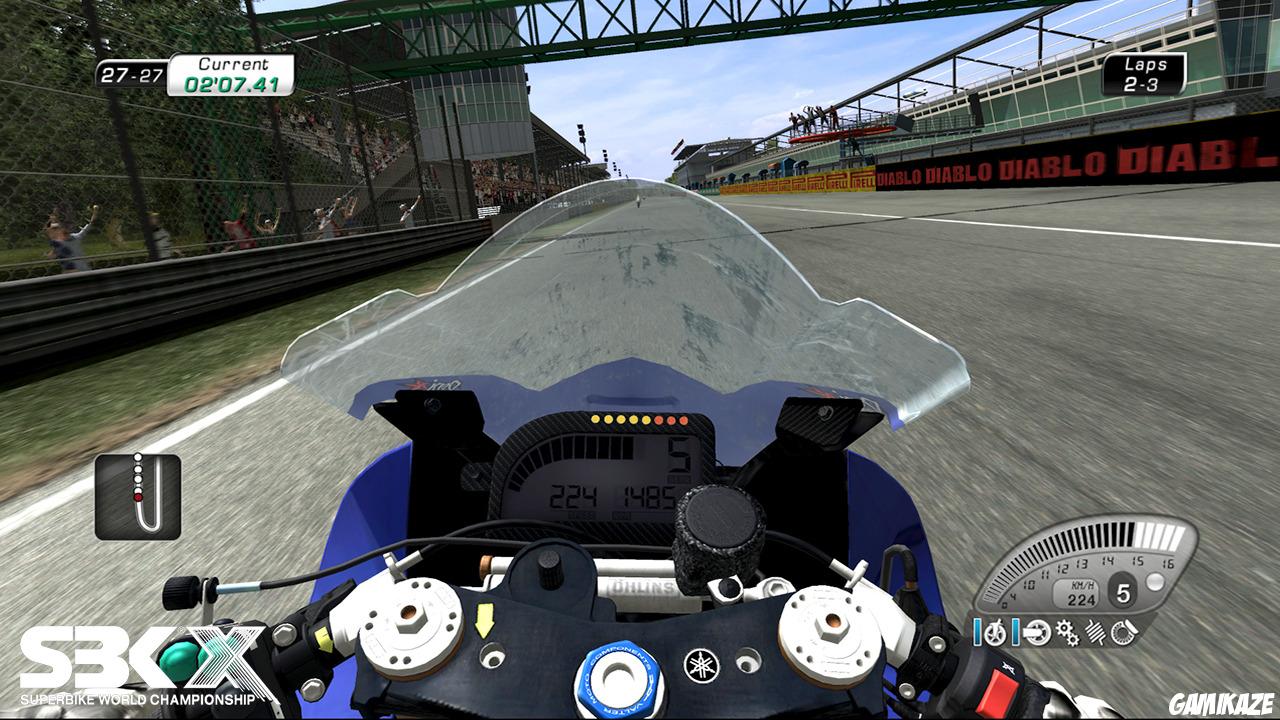The height and width of the screenshot is (720, 1280).
Task: Toggle the rear tire temperature bar
Action: pyautogui.click(x=1016, y=632)
